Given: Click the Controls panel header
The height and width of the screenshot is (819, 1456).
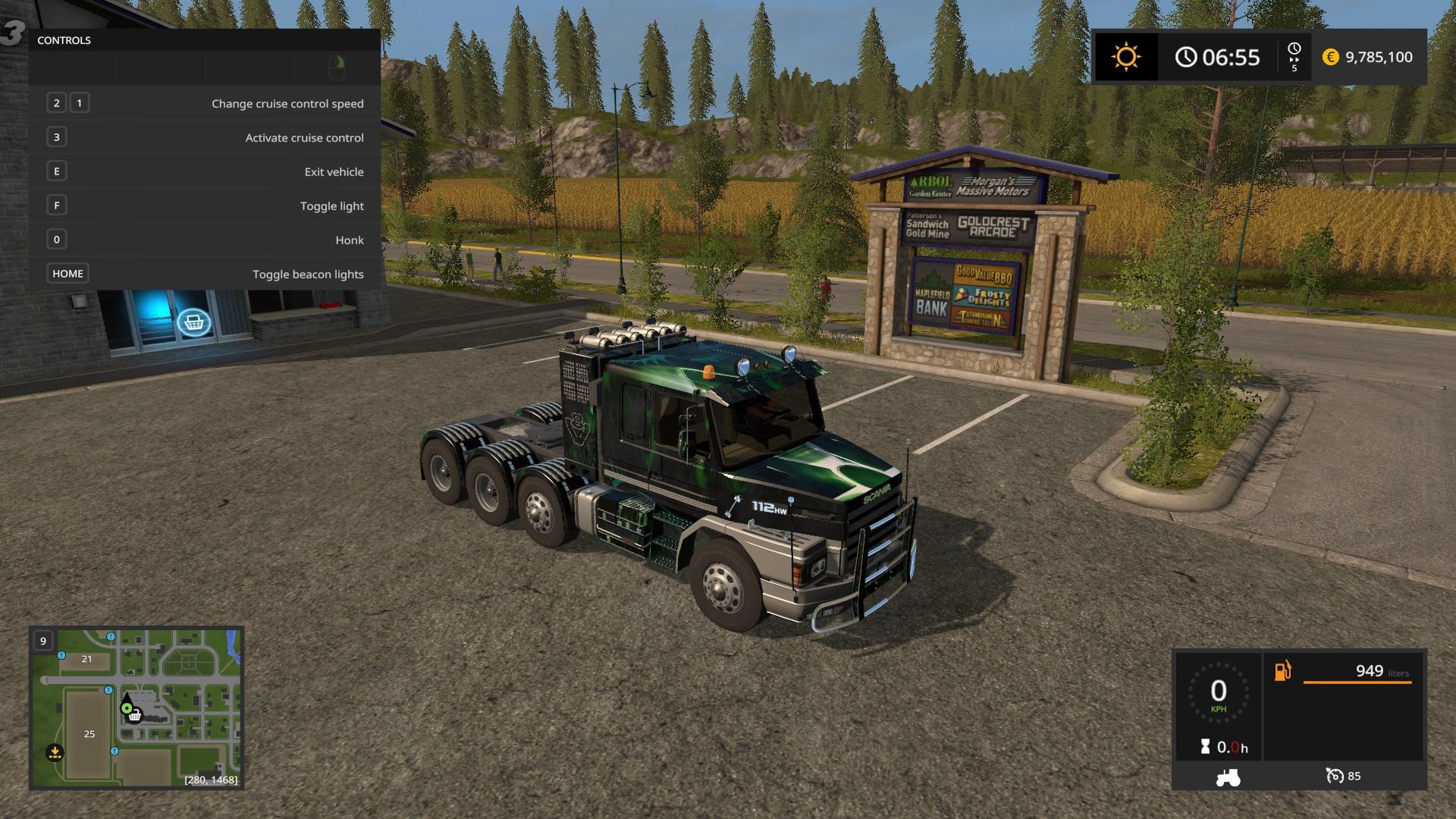Looking at the screenshot, I should pos(64,40).
